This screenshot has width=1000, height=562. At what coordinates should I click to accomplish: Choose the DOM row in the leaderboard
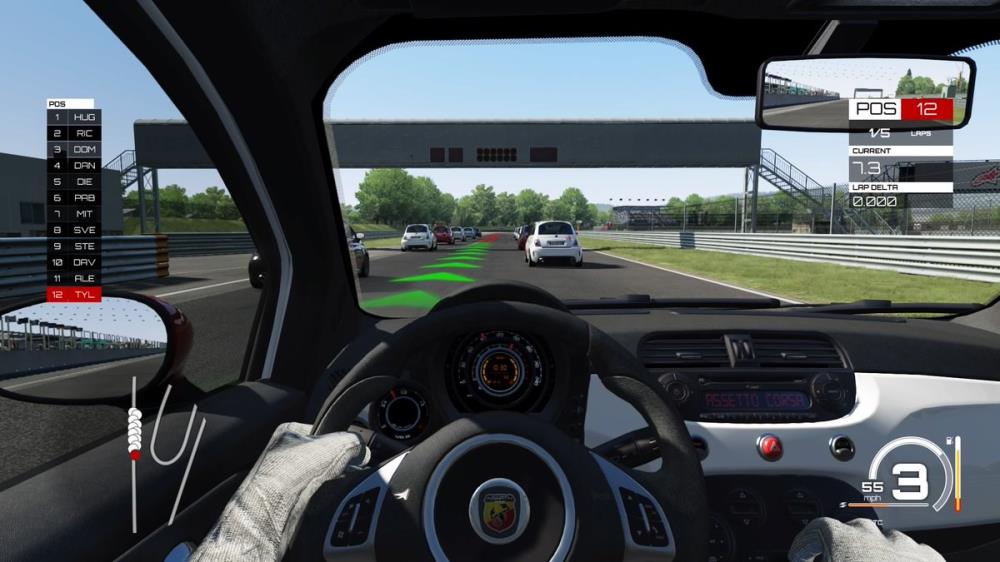(x=73, y=149)
